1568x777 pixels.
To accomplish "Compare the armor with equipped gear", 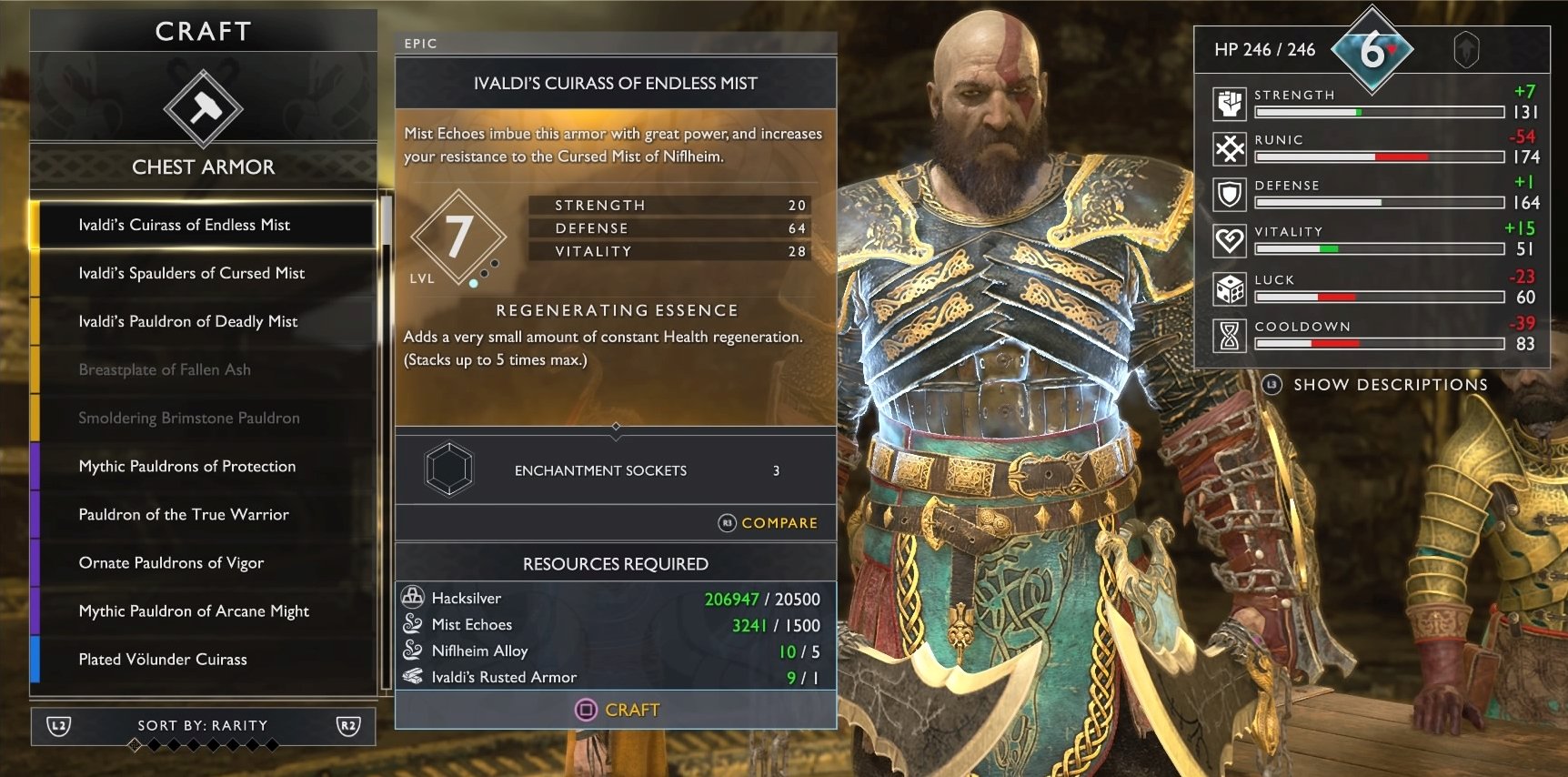I will (769, 523).
